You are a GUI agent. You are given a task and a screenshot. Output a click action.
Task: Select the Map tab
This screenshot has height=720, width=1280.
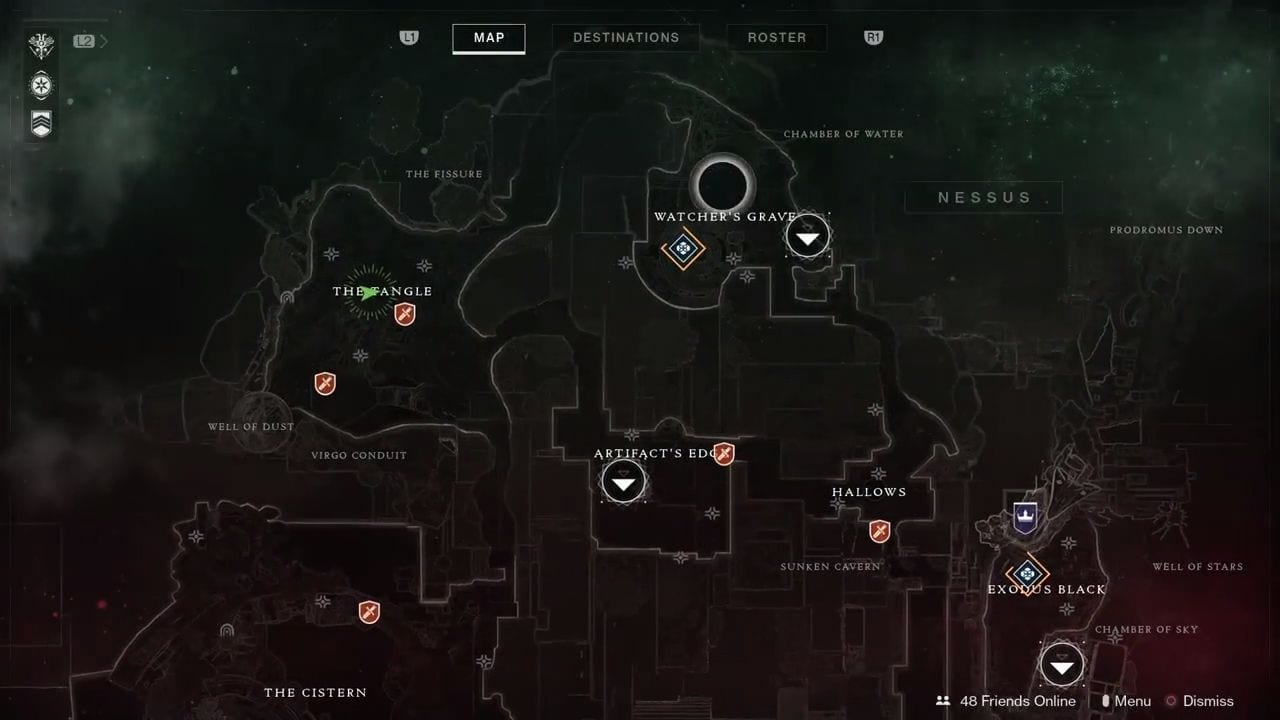click(489, 38)
